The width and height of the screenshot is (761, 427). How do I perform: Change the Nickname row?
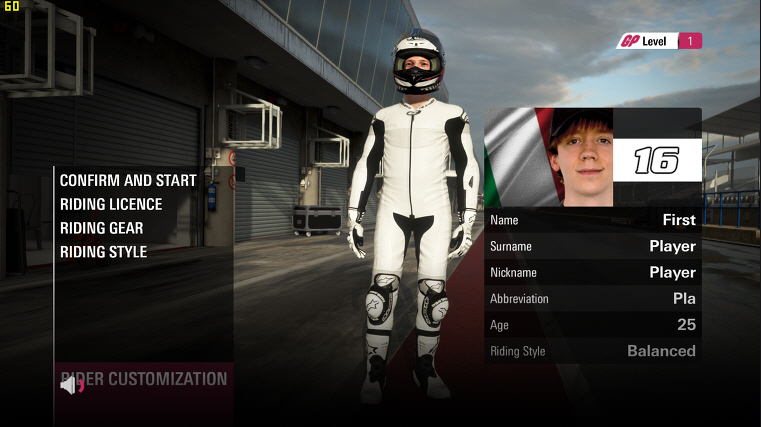[x=592, y=272]
